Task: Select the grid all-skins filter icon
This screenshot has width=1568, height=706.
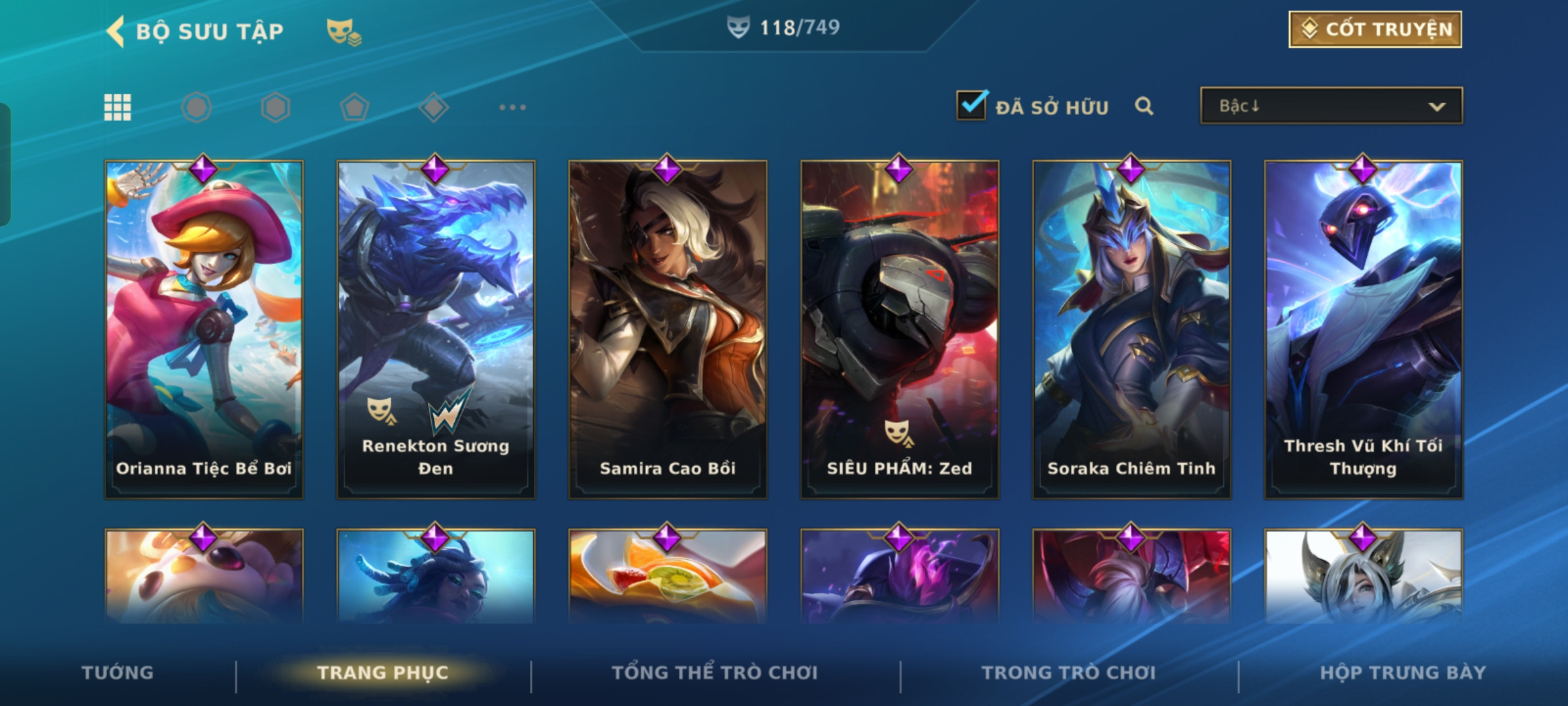Action: (118, 107)
